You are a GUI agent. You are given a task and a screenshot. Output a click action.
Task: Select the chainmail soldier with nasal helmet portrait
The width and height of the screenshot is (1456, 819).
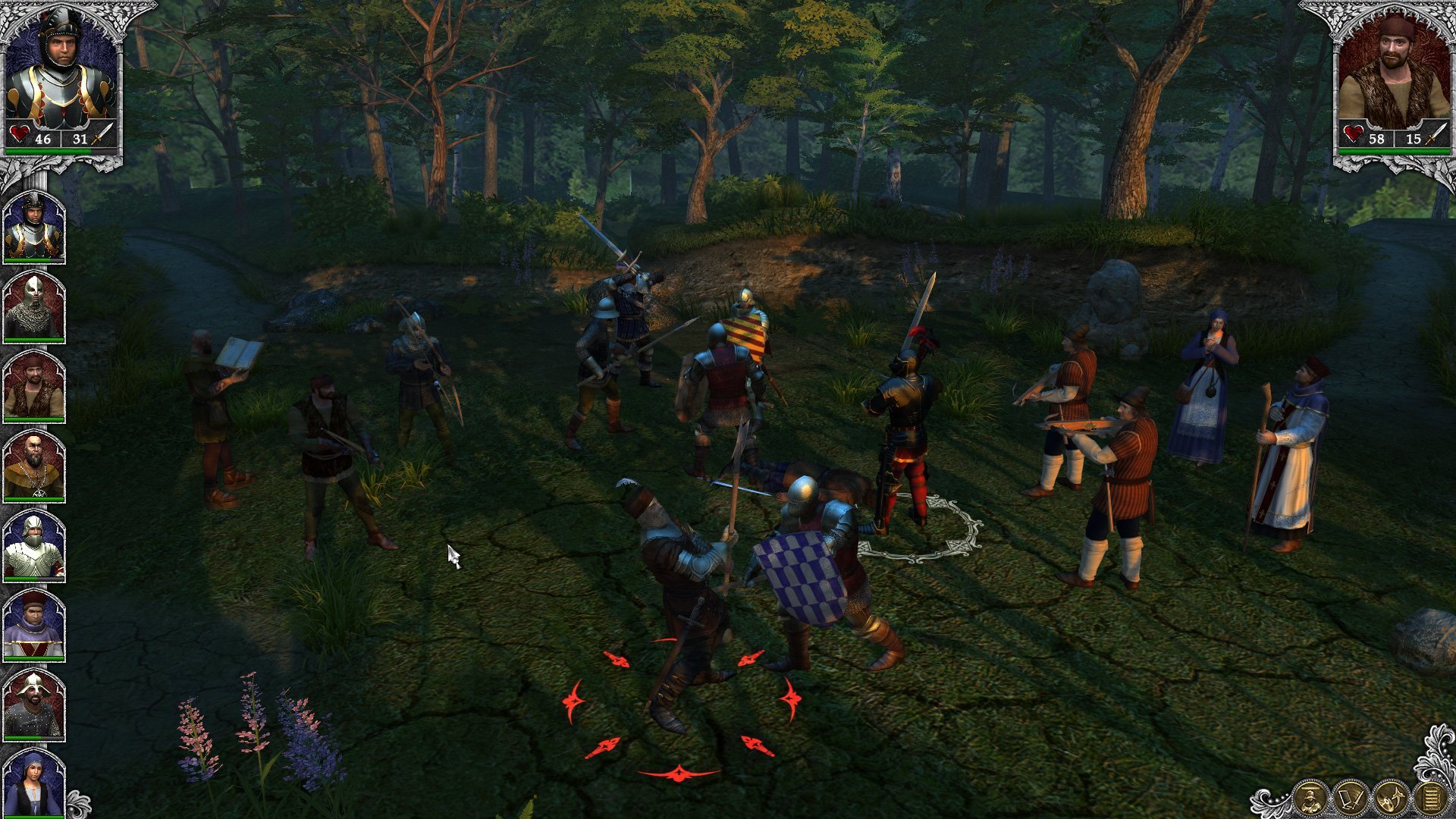tap(33, 306)
